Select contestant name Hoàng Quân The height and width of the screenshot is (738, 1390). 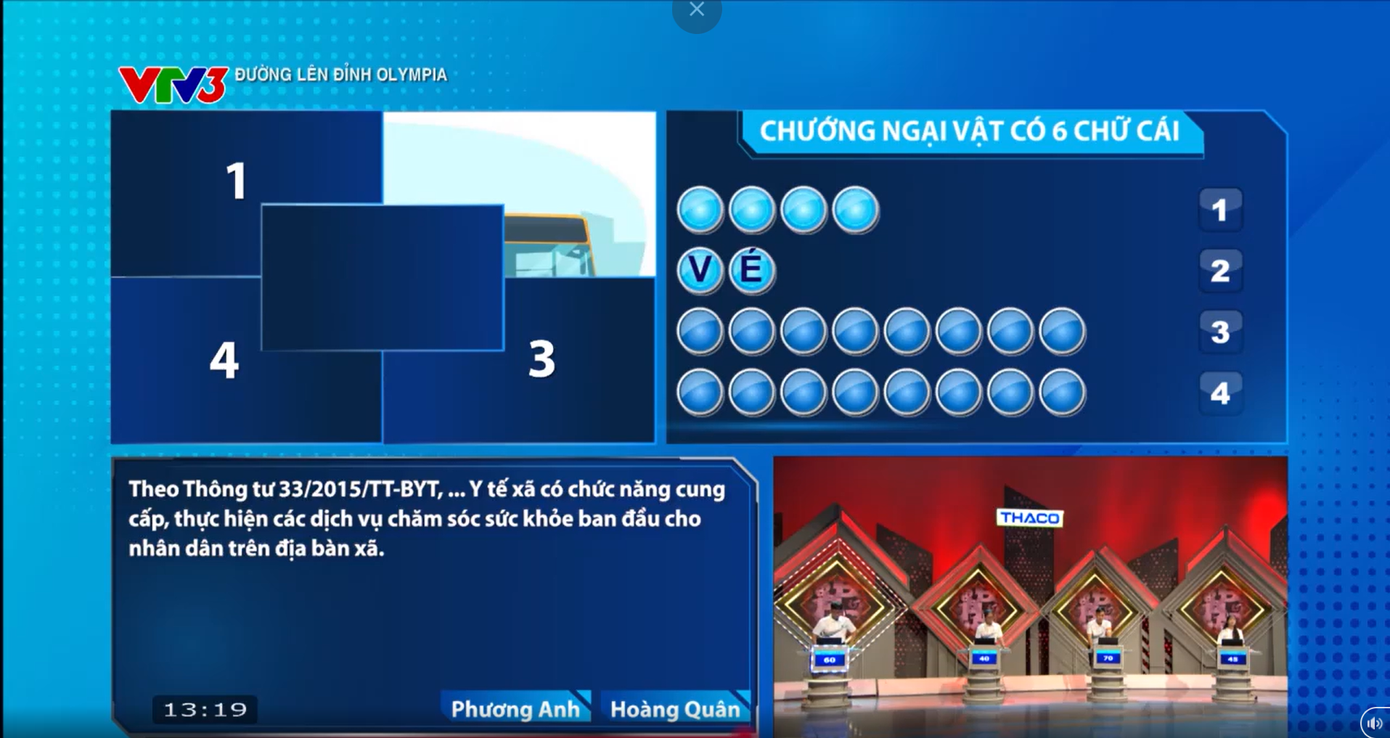(x=678, y=708)
